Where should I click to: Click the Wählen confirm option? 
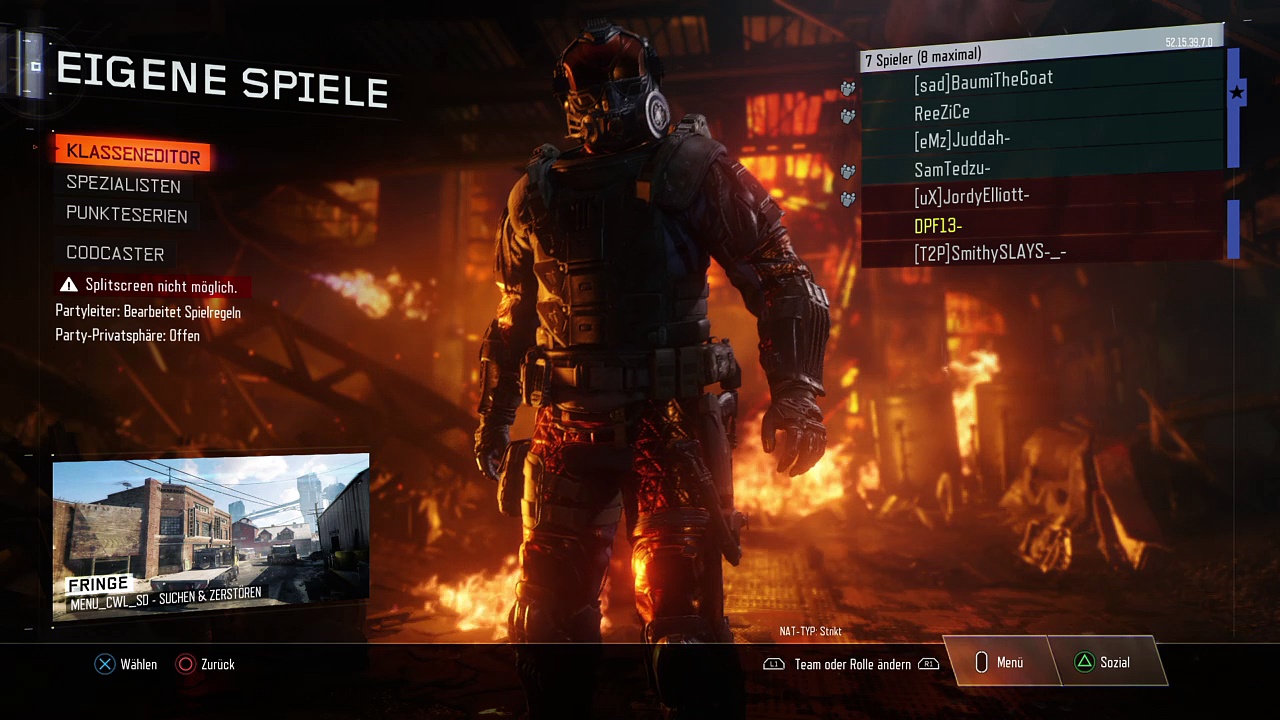[x=126, y=664]
